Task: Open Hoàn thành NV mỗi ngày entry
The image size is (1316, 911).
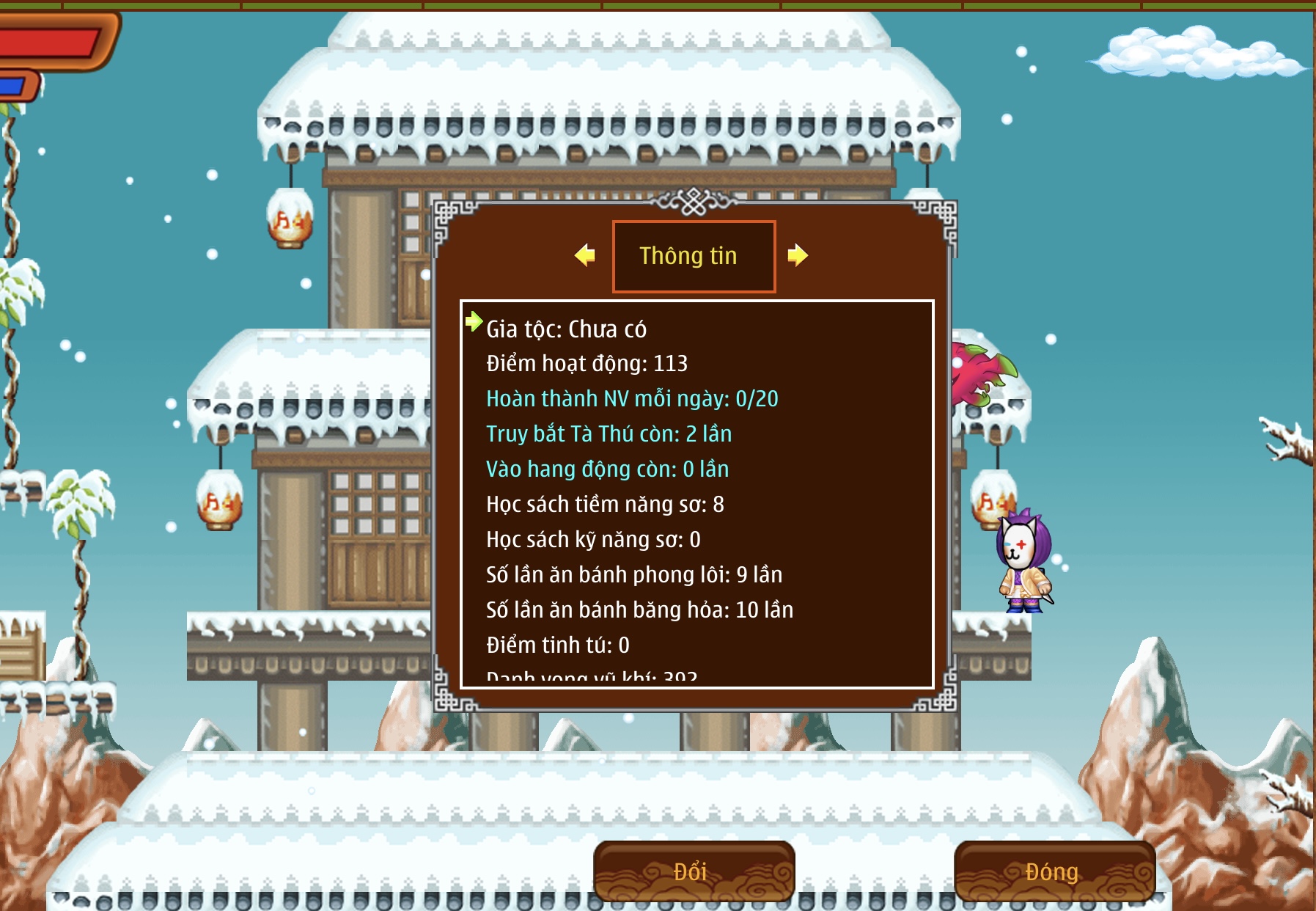Action: [632, 399]
